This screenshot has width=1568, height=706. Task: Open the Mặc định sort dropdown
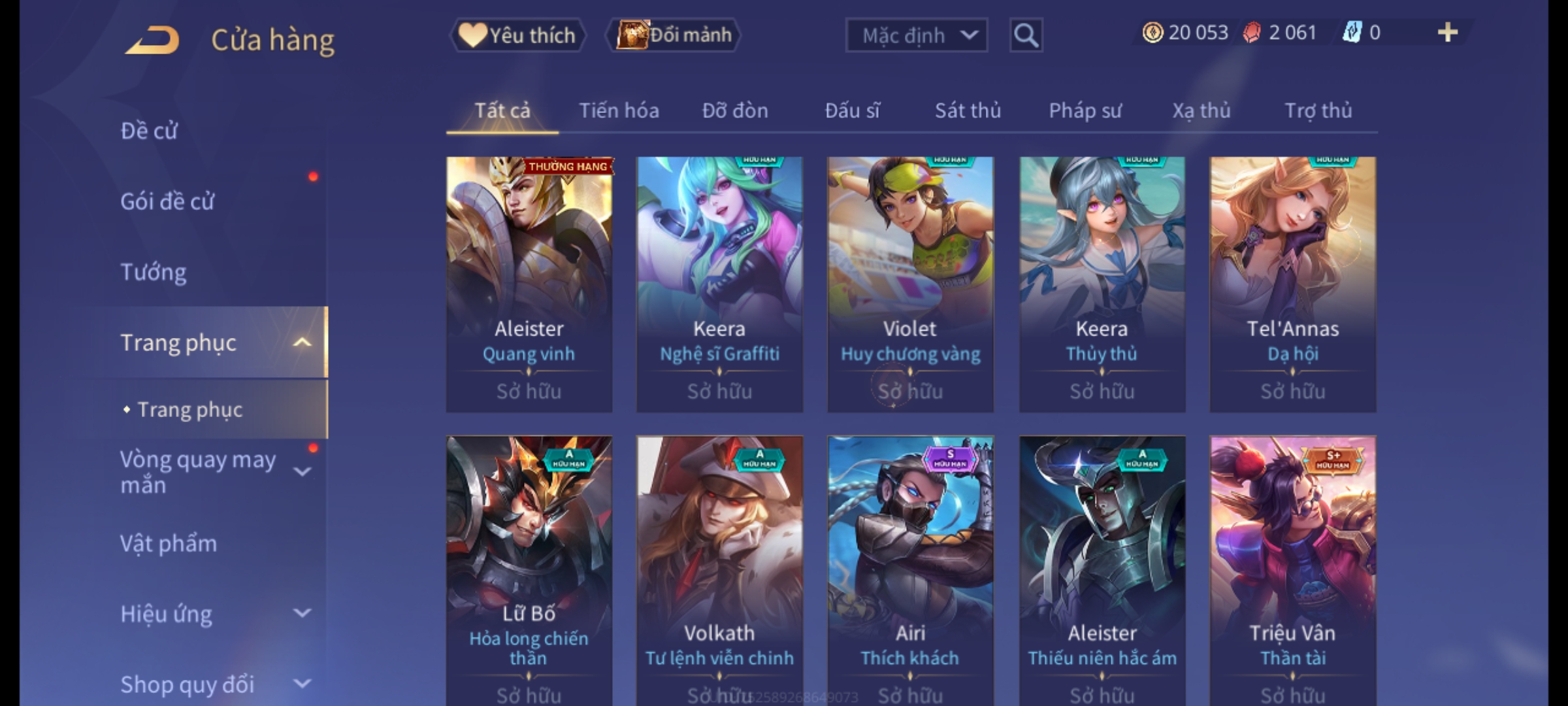[x=916, y=35]
